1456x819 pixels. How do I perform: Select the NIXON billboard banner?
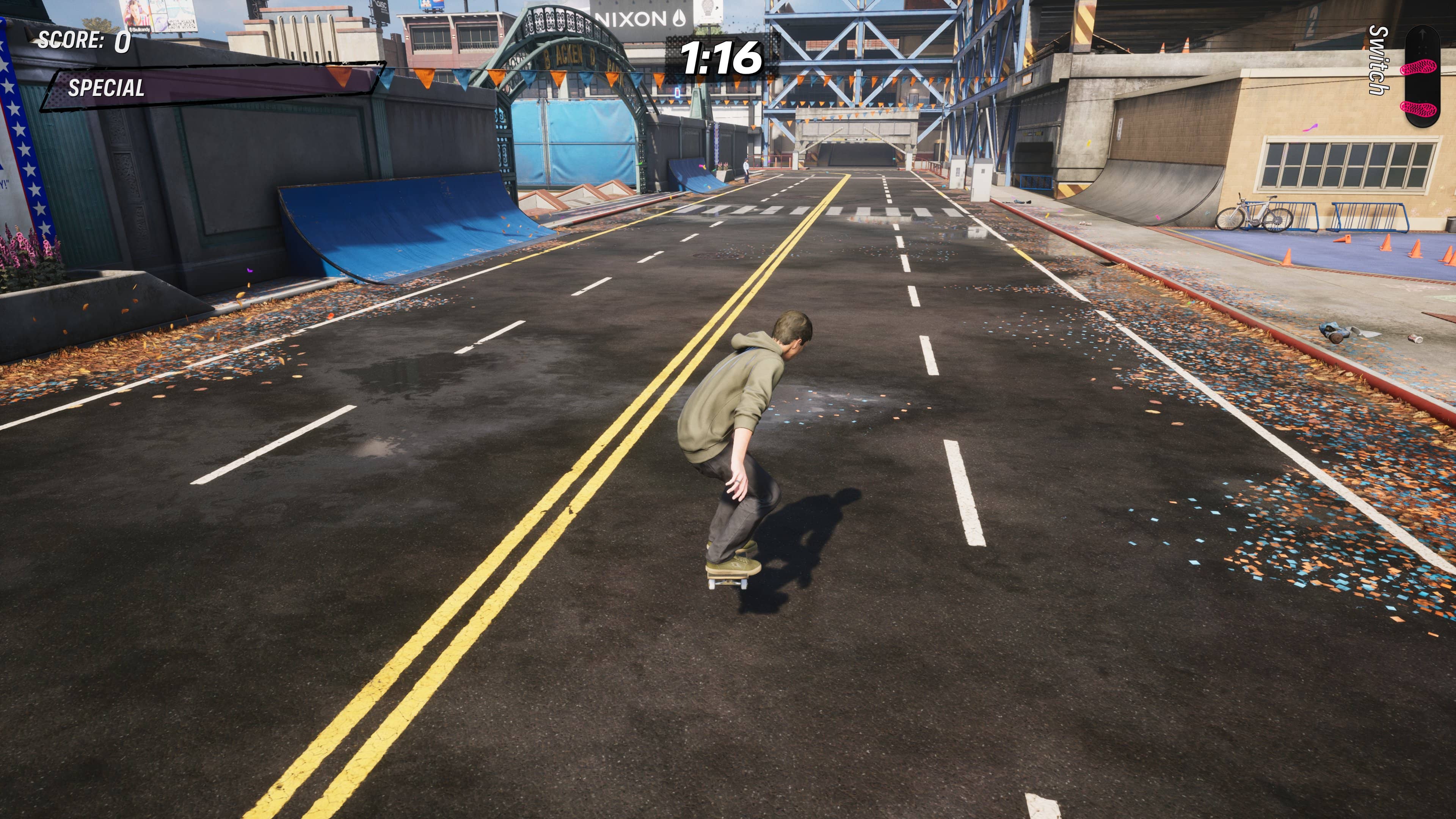point(632,17)
